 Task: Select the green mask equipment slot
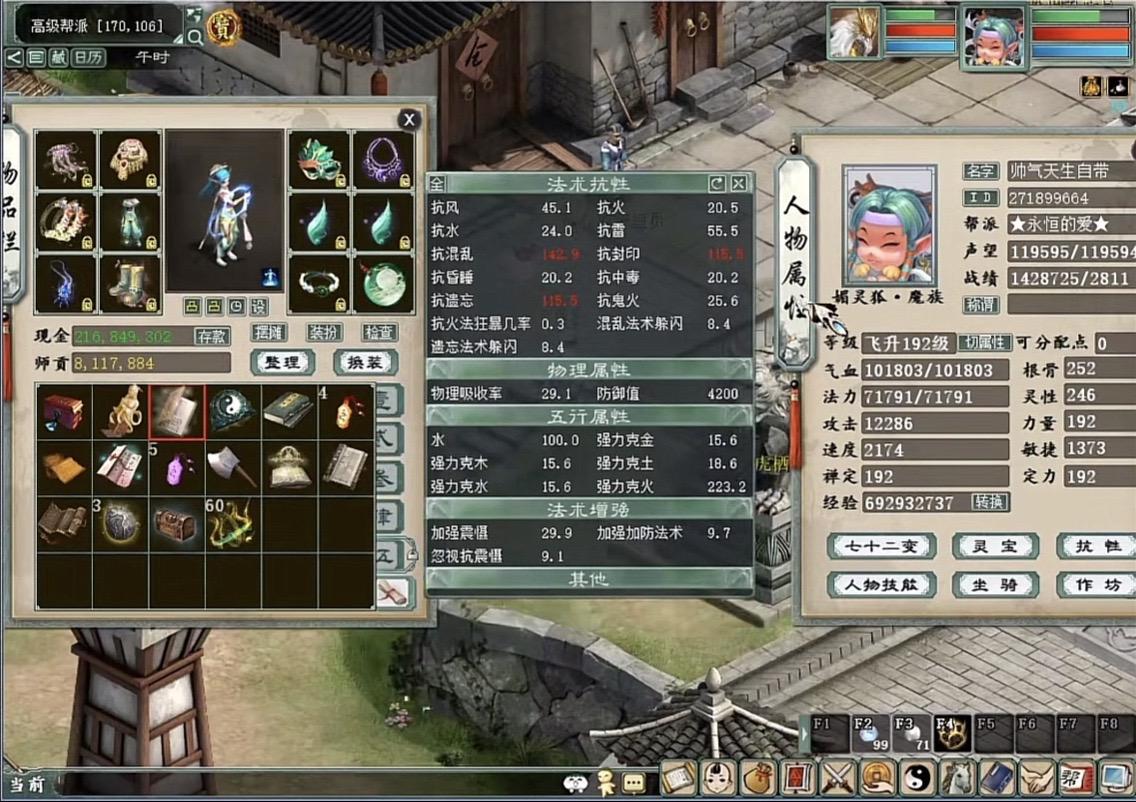(319, 160)
